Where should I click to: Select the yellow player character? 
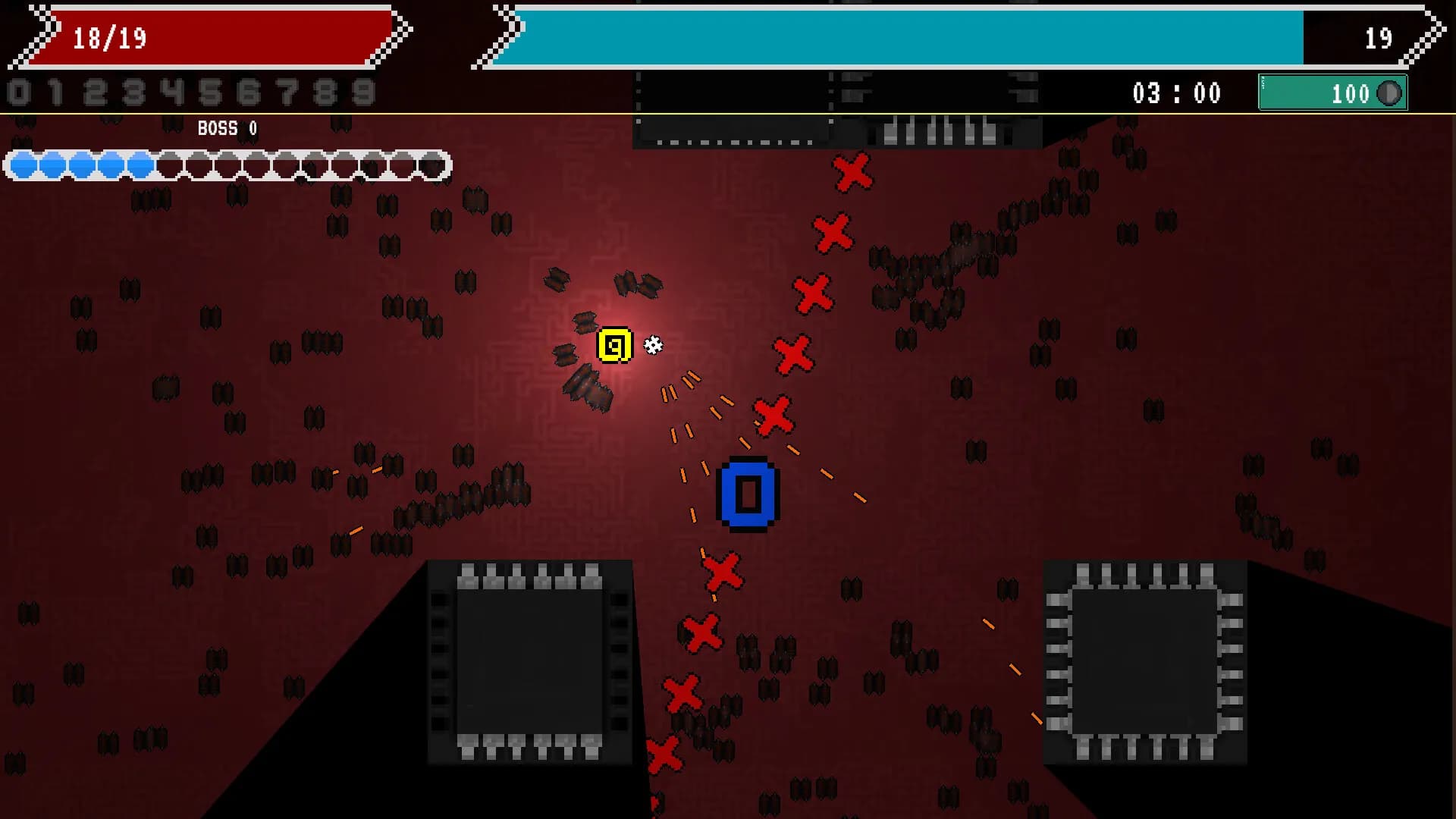(x=614, y=343)
